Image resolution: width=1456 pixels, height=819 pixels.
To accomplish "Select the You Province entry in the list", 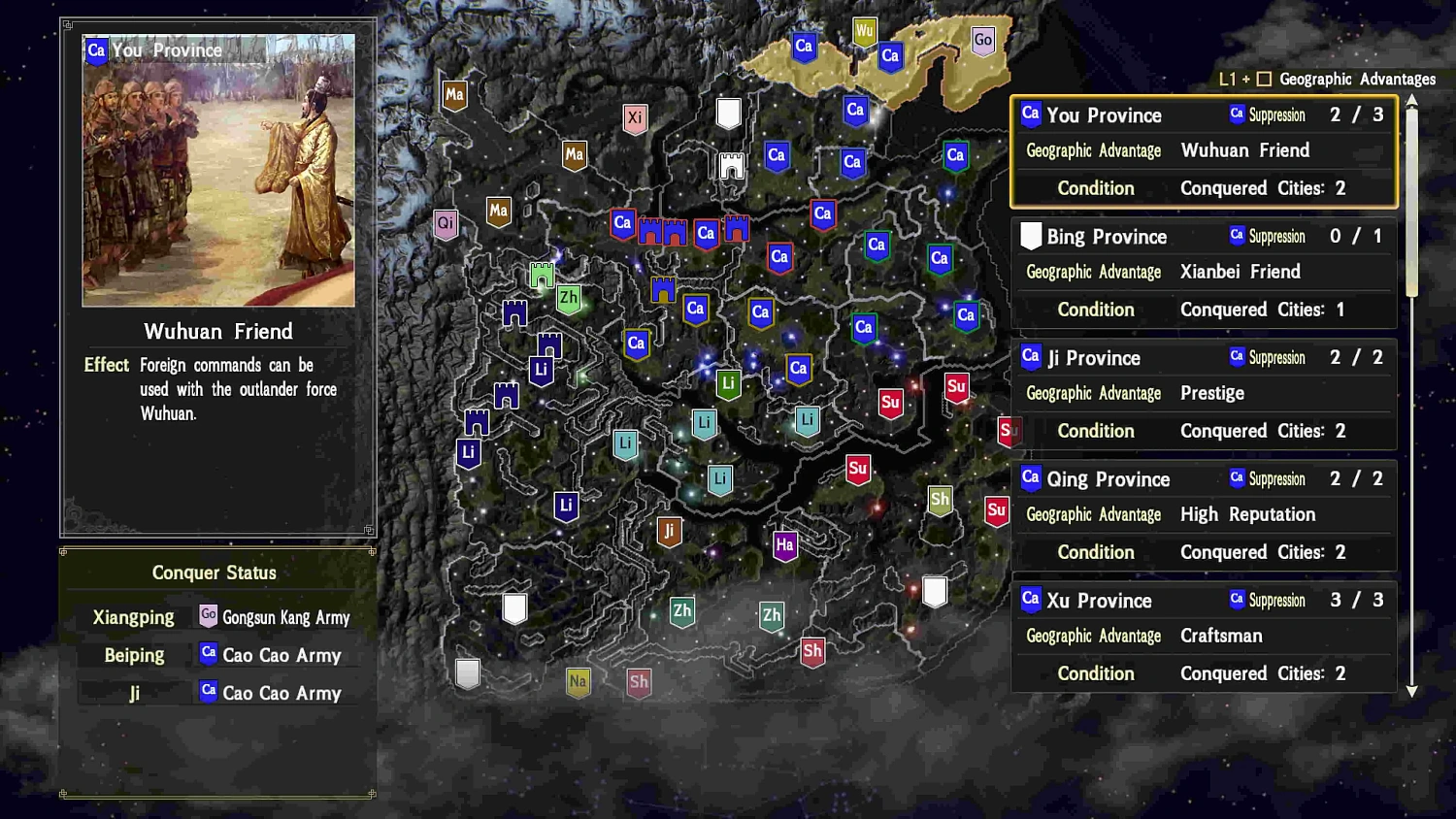I will click(x=1104, y=115).
